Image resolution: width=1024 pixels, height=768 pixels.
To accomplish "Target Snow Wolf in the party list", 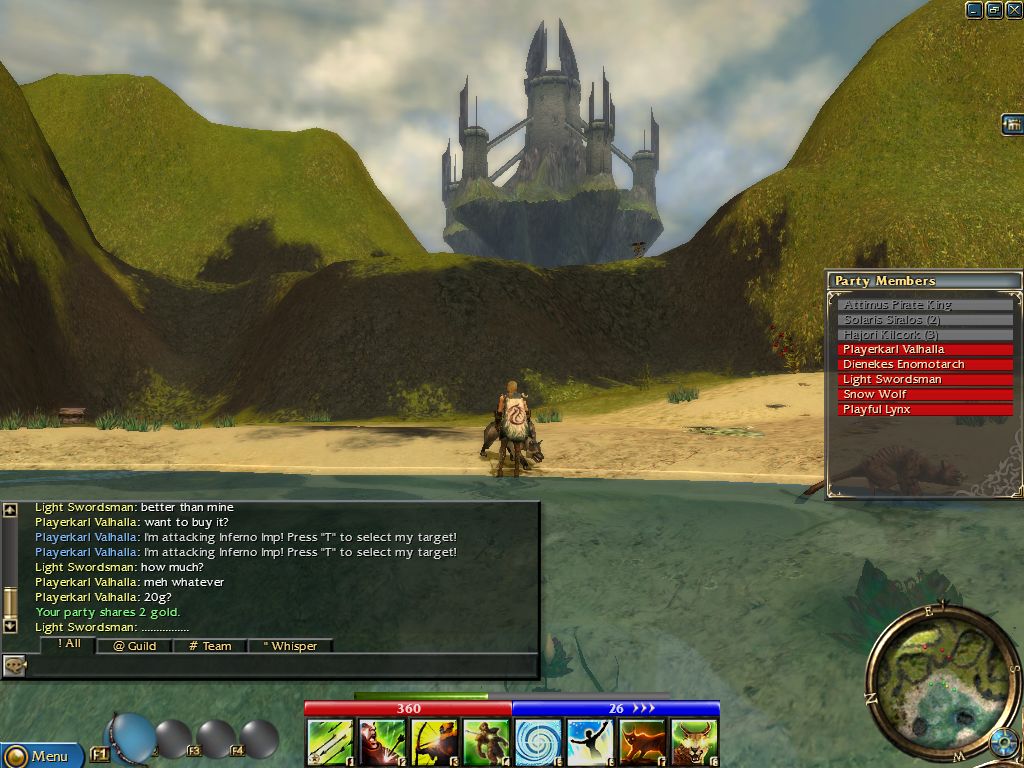I will (x=925, y=395).
